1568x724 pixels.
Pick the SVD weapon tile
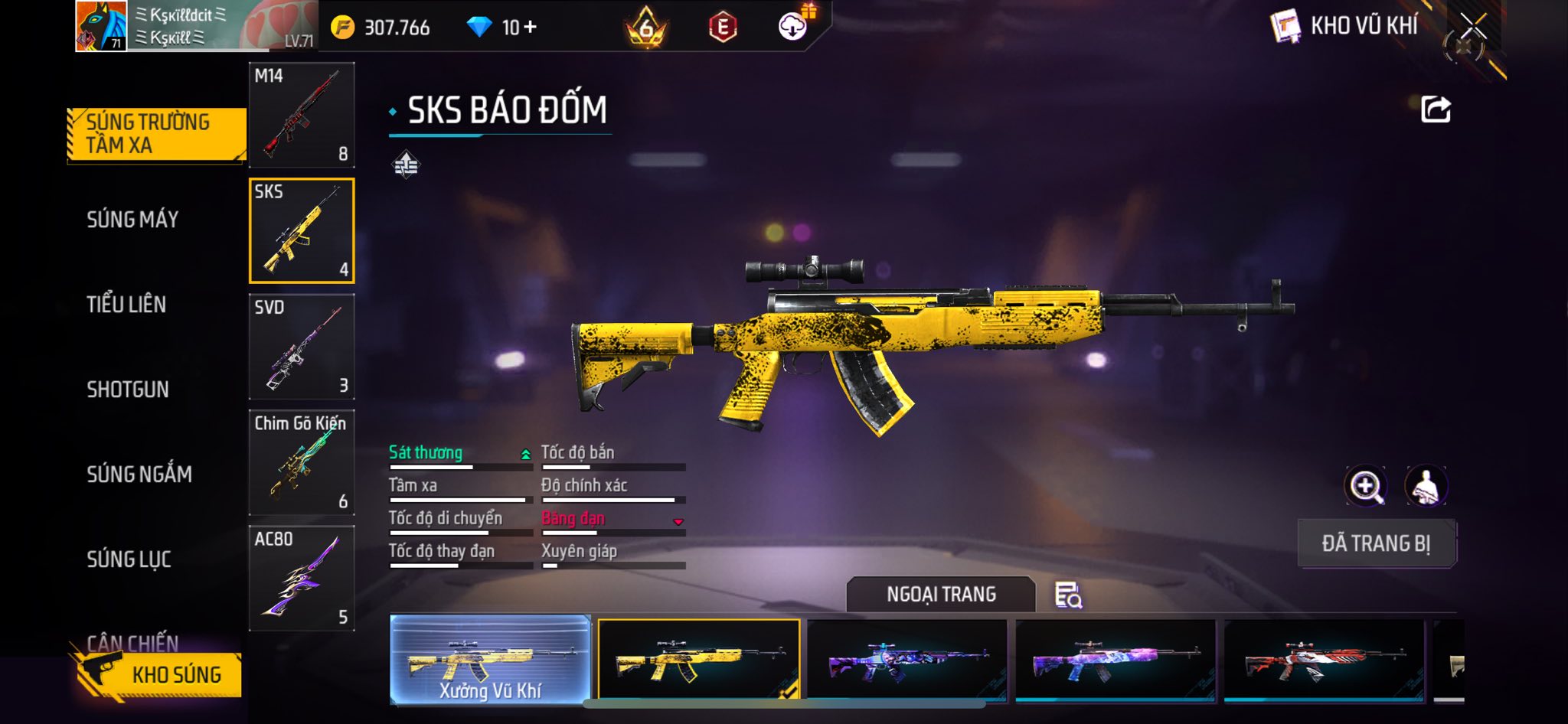pyautogui.click(x=302, y=347)
